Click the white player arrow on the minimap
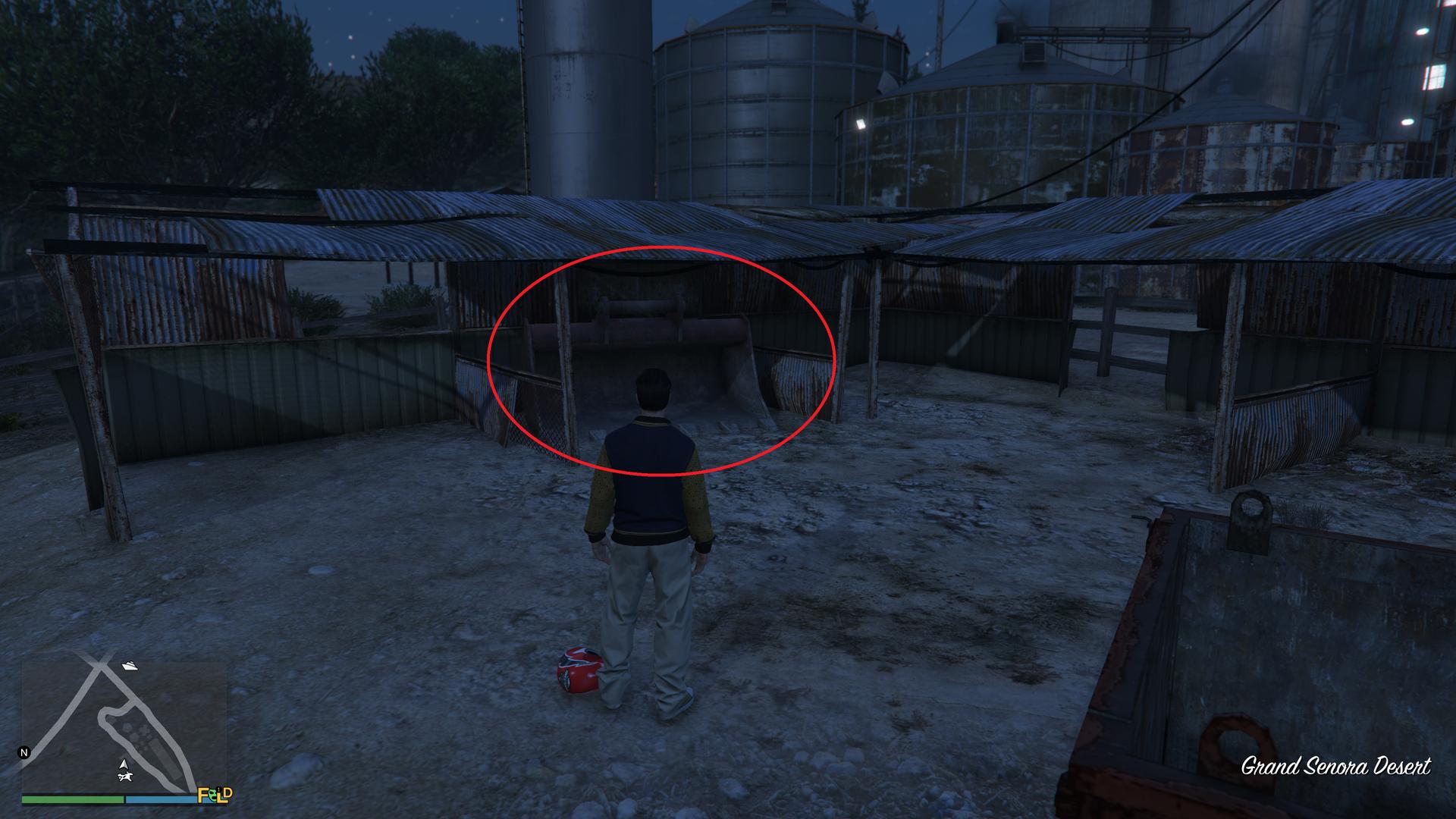This screenshot has width=1456, height=819. click(124, 763)
